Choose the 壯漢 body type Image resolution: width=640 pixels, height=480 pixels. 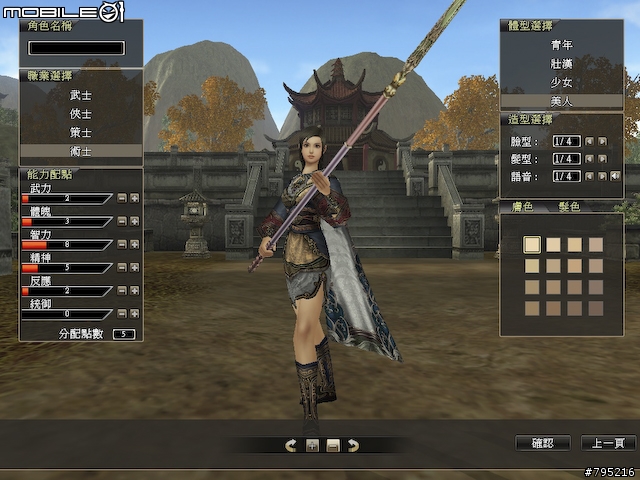[x=561, y=64]
